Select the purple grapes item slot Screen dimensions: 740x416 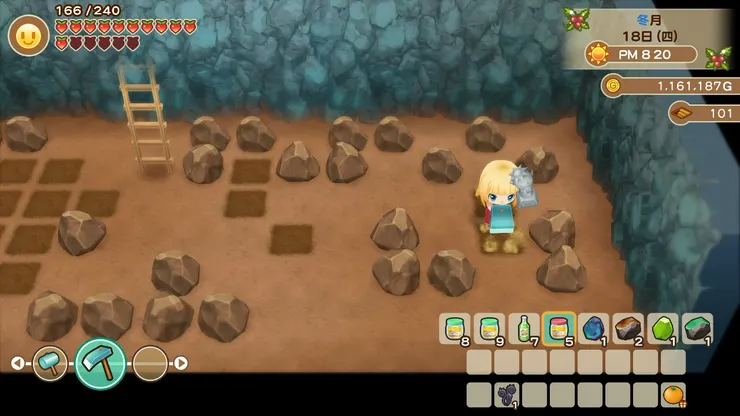click(507, 394)
